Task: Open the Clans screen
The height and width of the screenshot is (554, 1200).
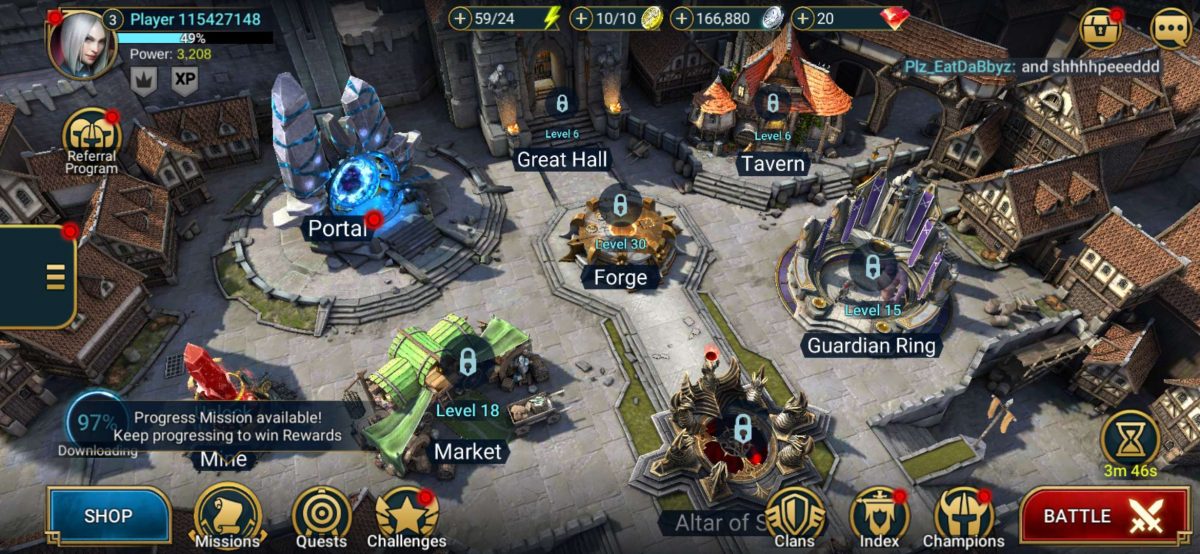Action: (x=795, y=516)
